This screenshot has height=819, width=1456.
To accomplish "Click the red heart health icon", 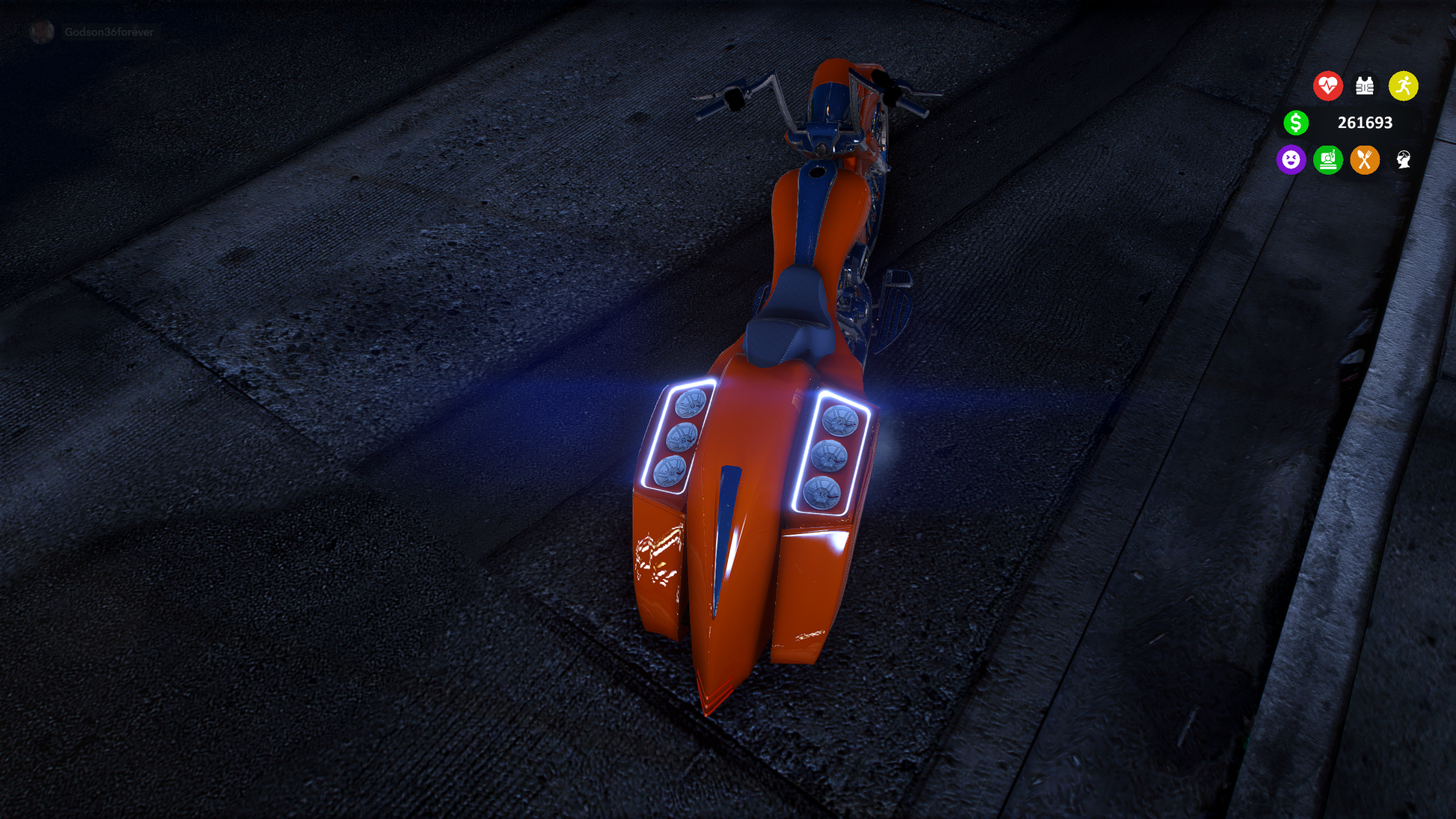I will tap(1327, 86).
